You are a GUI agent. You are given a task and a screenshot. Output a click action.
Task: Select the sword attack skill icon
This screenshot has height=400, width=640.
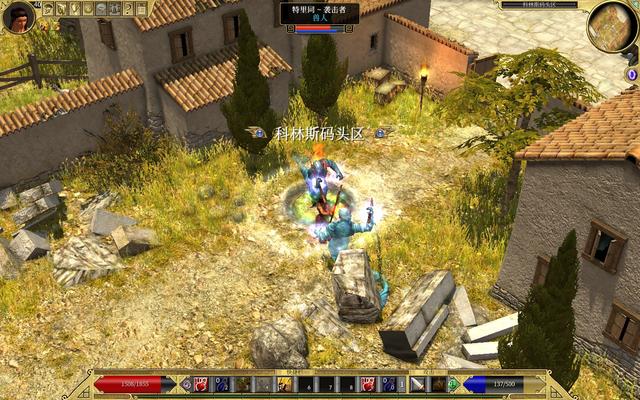pos(417,384)
